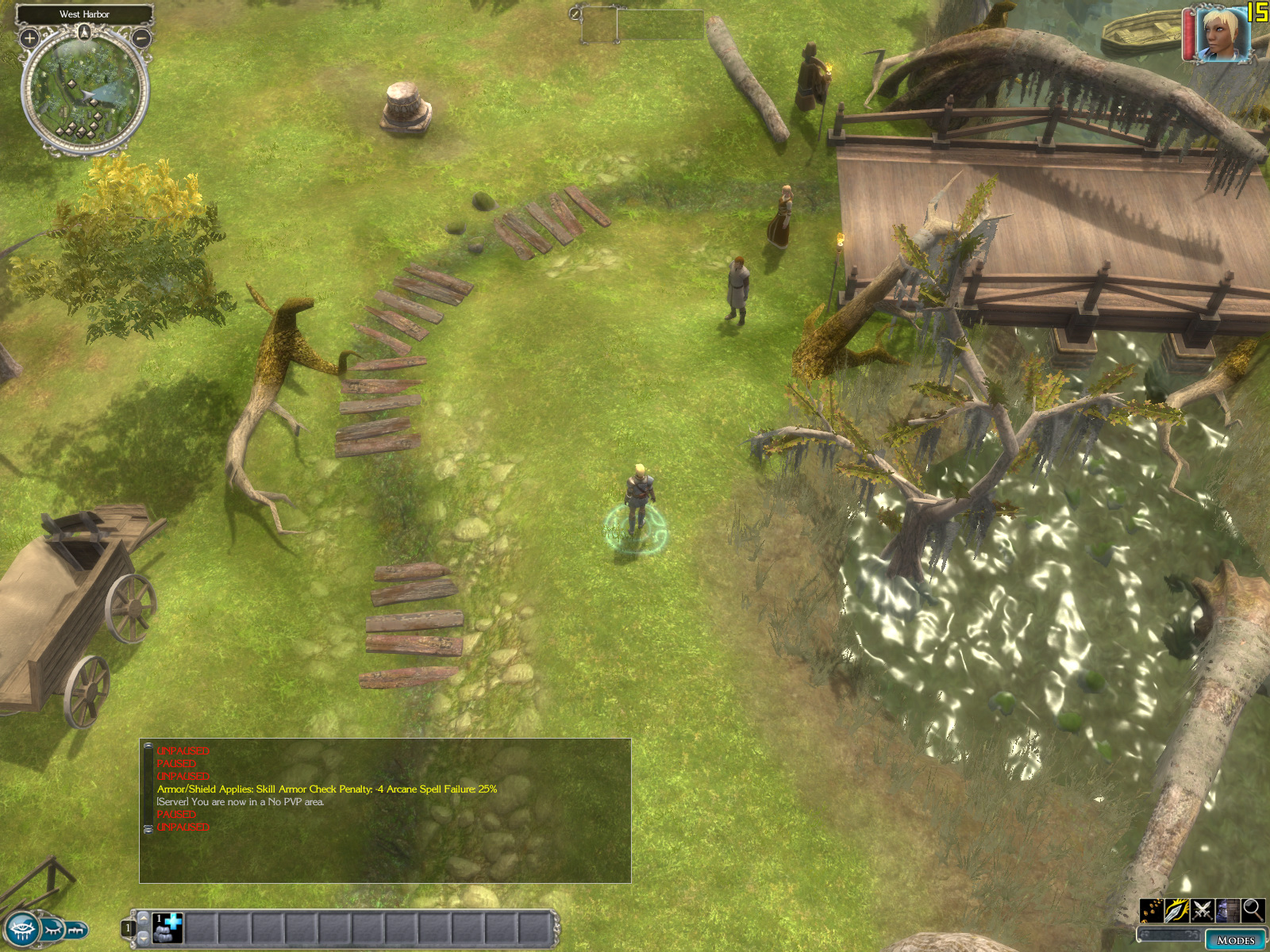1270x952 pixels.
Task: Use the heal item in hotbar slot 1
Action: point(167,927)
